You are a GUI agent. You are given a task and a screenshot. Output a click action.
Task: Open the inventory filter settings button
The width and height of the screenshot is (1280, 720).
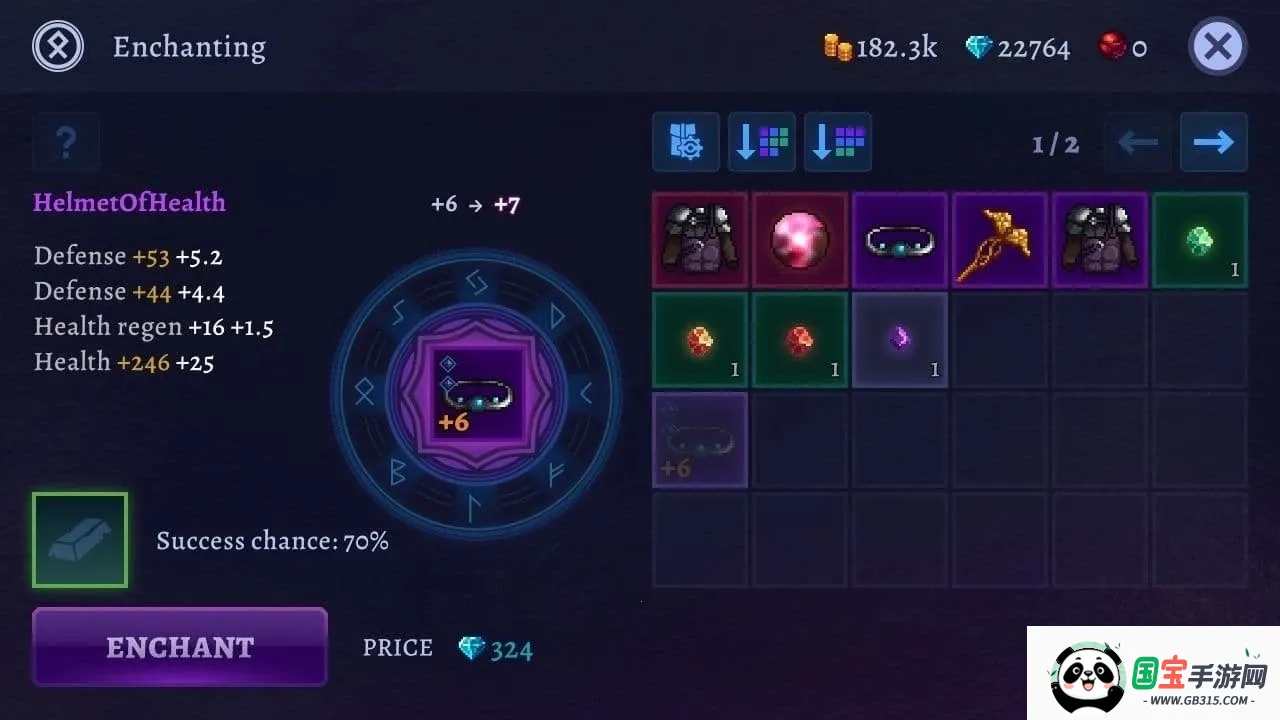[x=686, y=142]
